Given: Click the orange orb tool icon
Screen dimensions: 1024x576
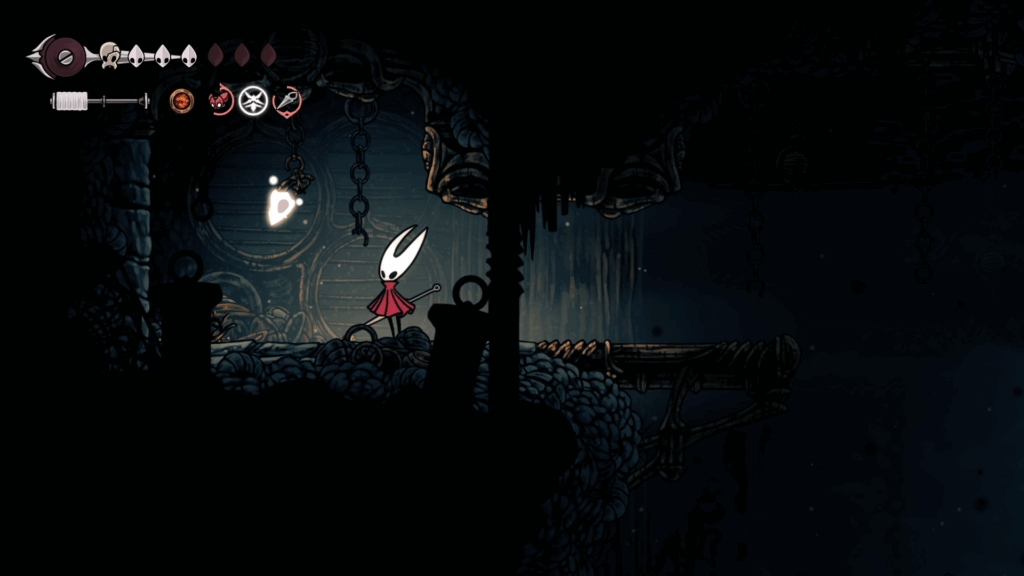Looking at the screenshot, I should pyautogui.click(x=182, y=100).
